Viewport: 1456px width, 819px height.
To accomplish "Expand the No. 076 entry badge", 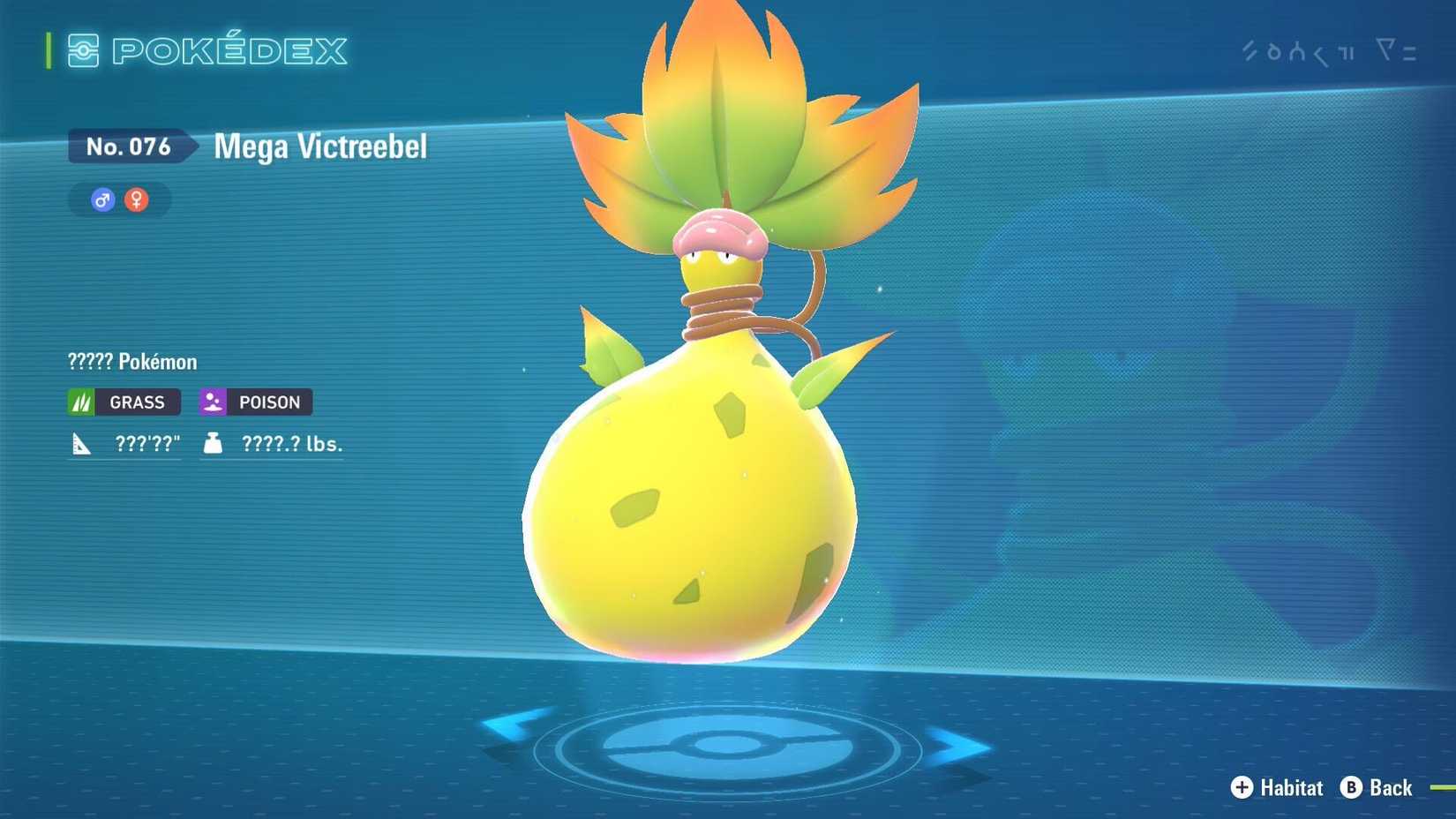I will click(x=129, y=147).
